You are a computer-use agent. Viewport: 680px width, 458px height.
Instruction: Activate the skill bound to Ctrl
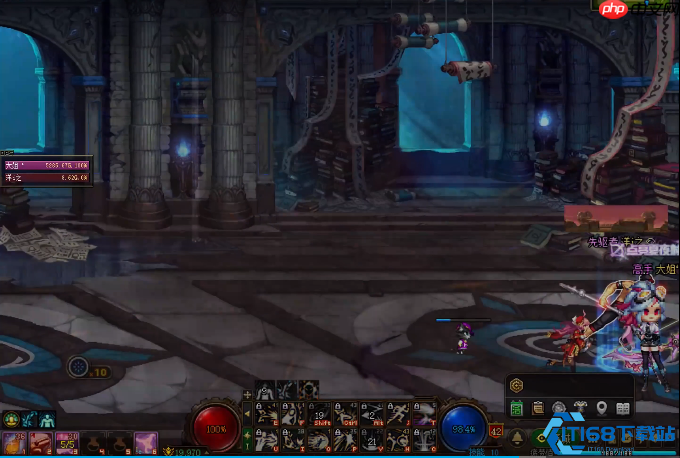[x=345, y=414]
